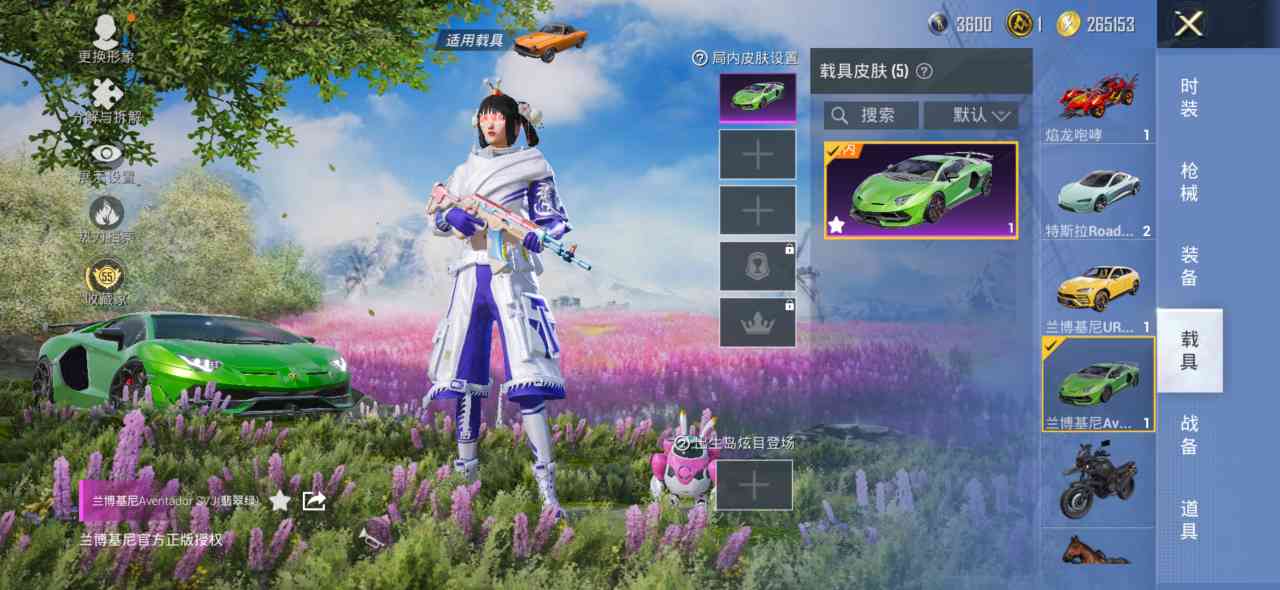This screenshot has height=590, width=1280.
Task: Open the 默认 sort dropdown
Action: coord(970,115)
